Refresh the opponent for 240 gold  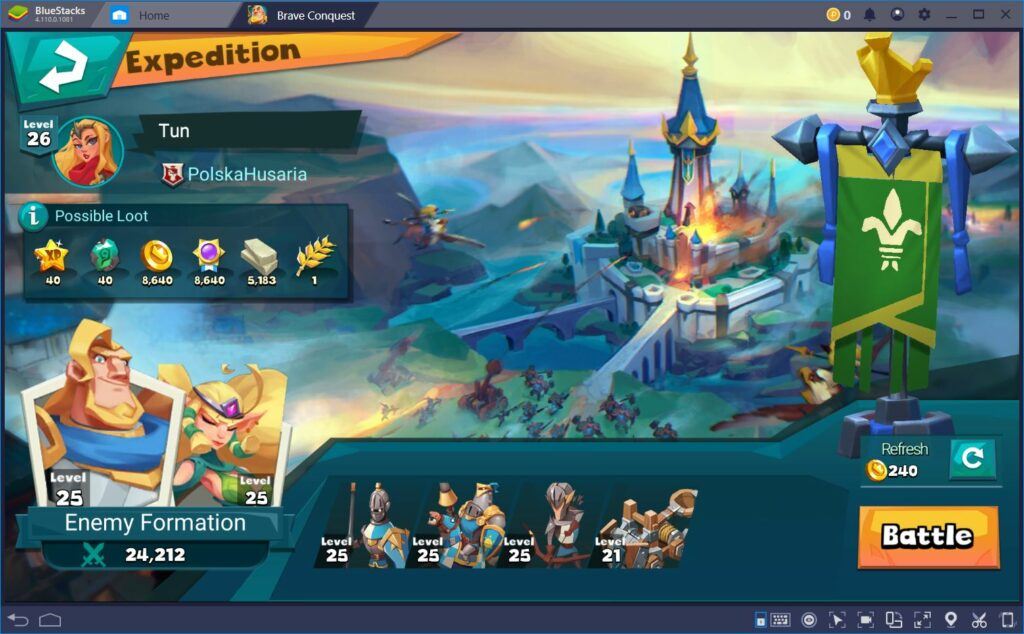(972, 459)
